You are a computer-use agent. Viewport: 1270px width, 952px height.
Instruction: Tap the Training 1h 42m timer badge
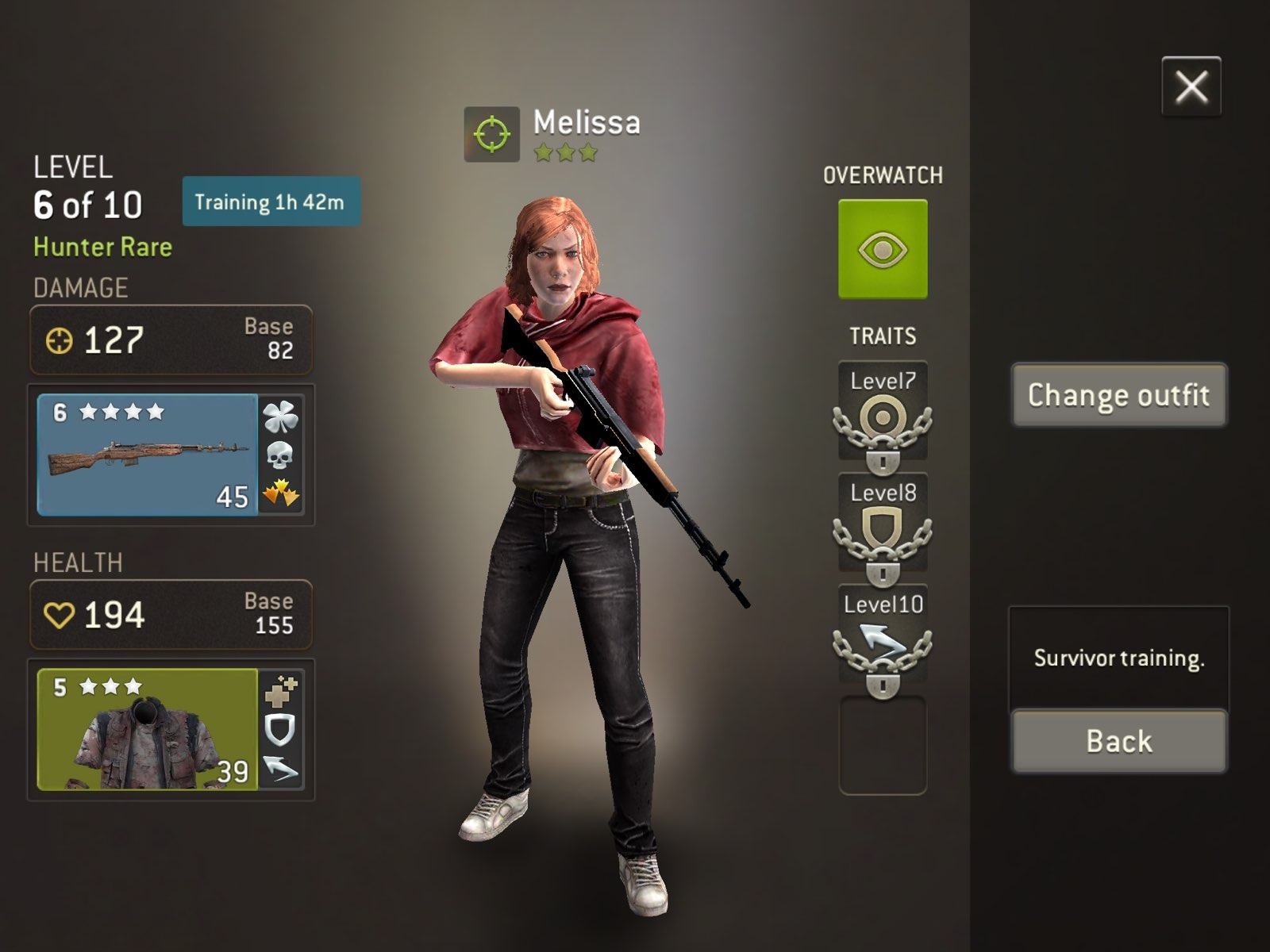click(x=271, y=202)
